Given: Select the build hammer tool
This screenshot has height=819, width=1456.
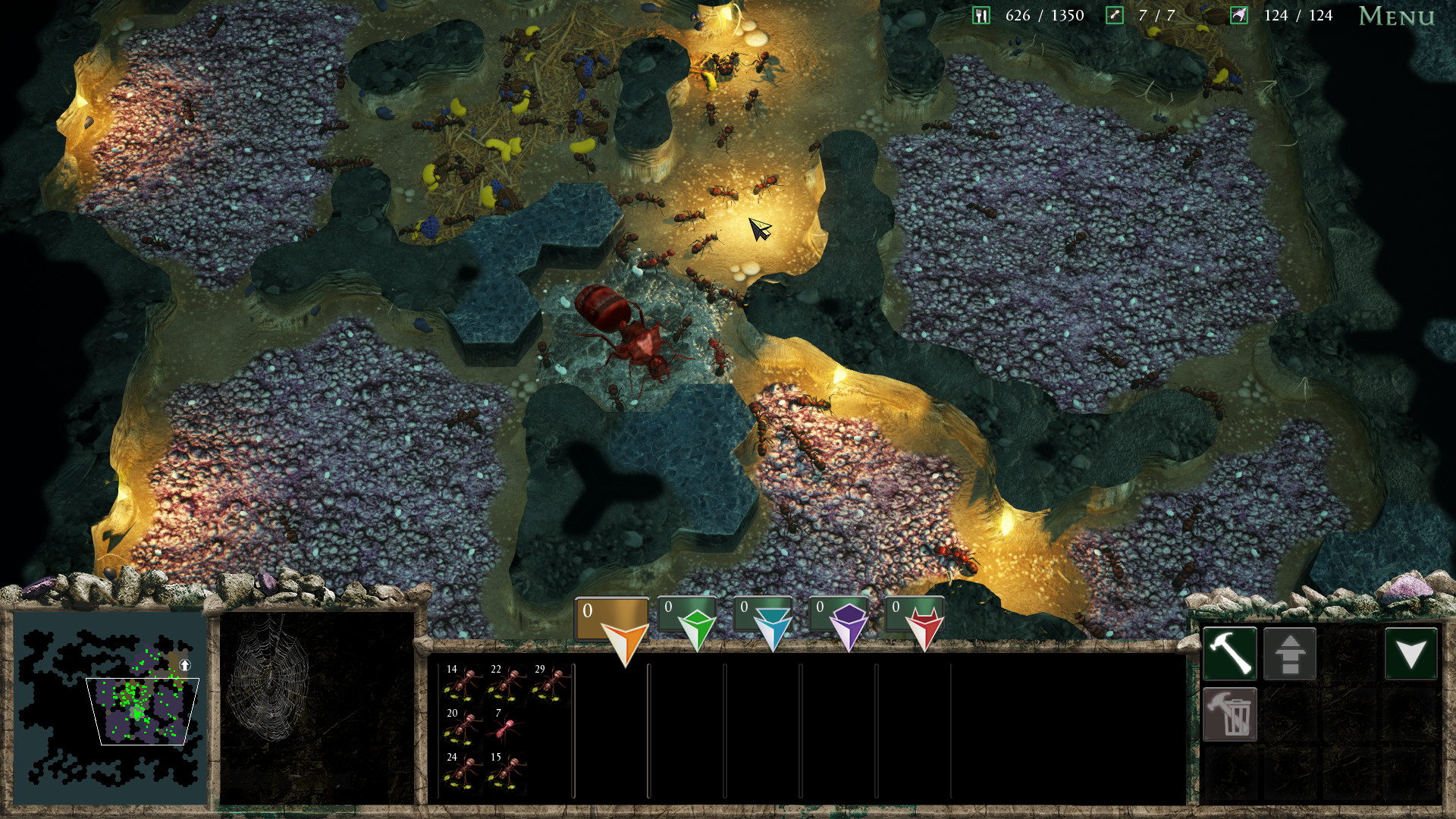Looking at the screenshot, I should pos(1230,653).
